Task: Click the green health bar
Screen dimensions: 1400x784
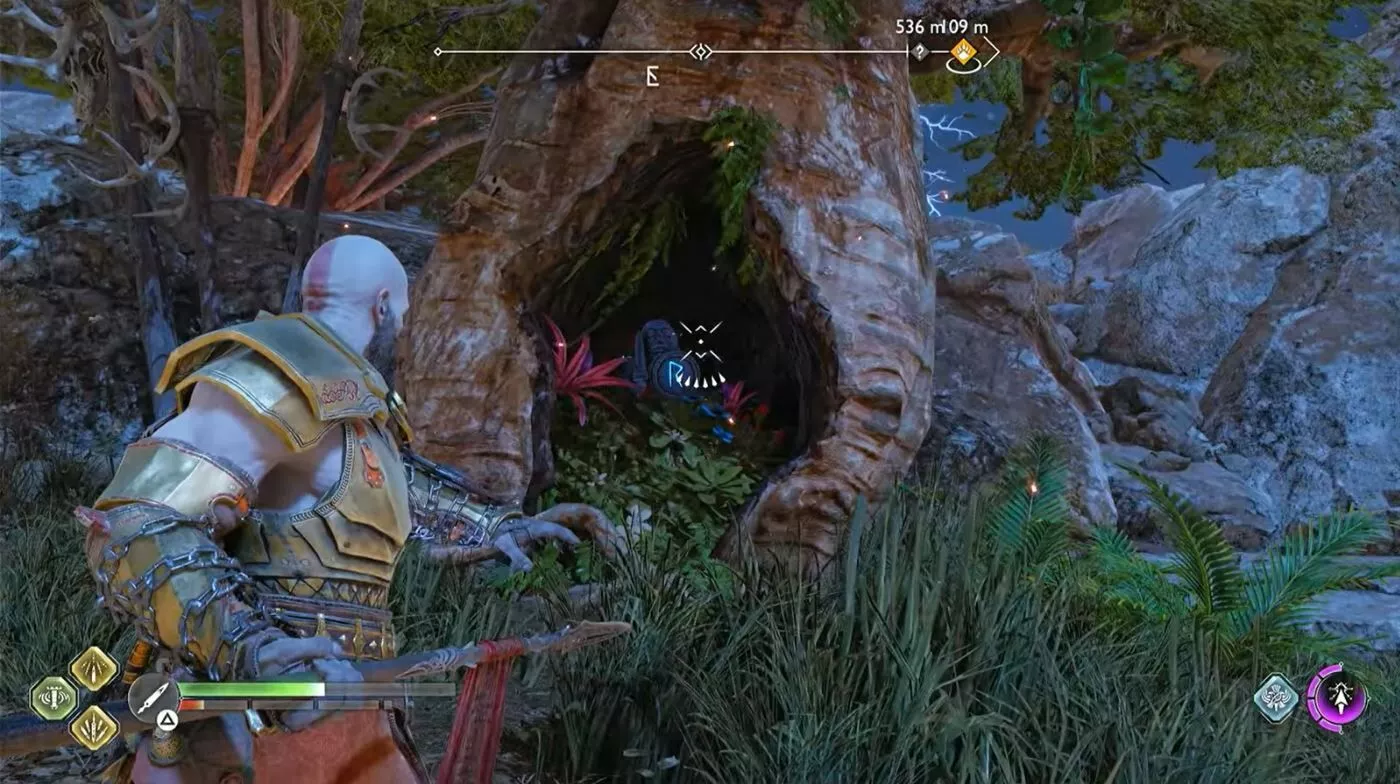Action: [250, 689]
